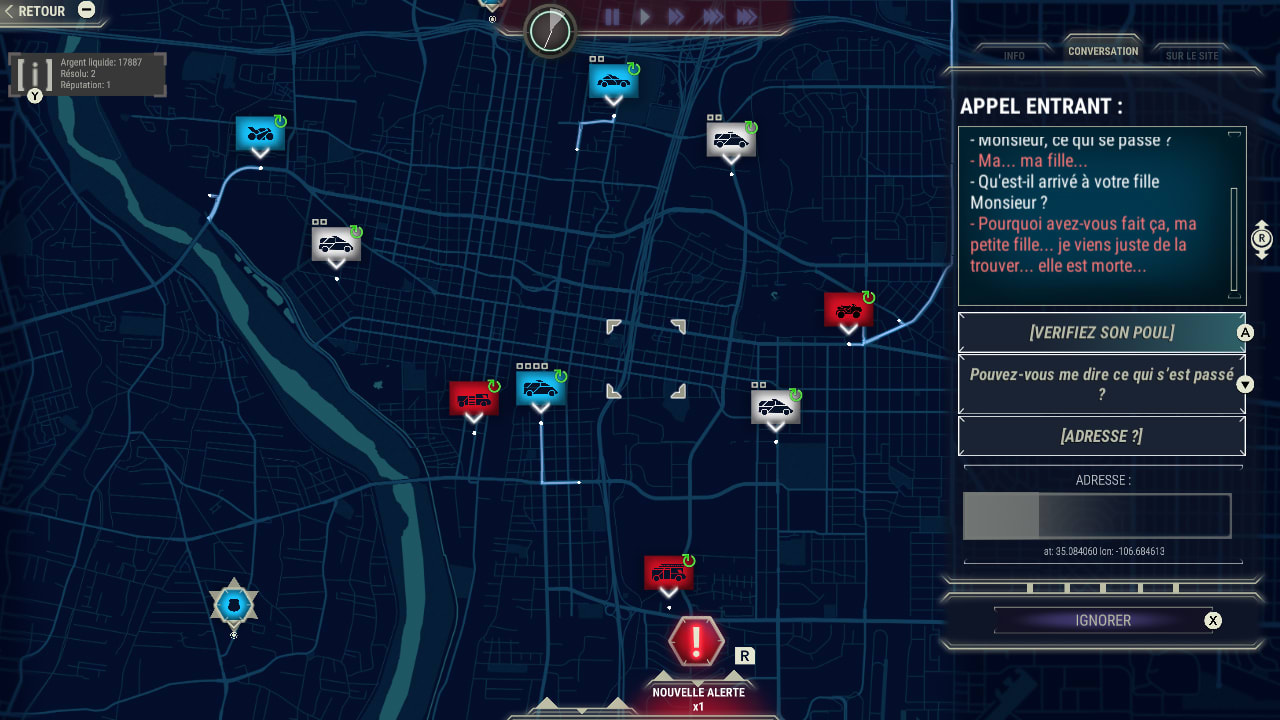
Task: Click the police station badge marker
Action: (x=234, y=604)
